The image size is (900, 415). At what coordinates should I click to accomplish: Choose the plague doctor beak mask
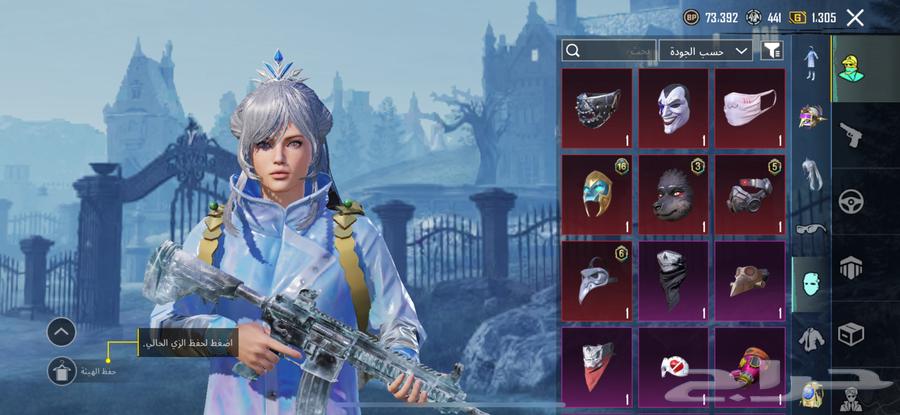(x=597, y=279)
